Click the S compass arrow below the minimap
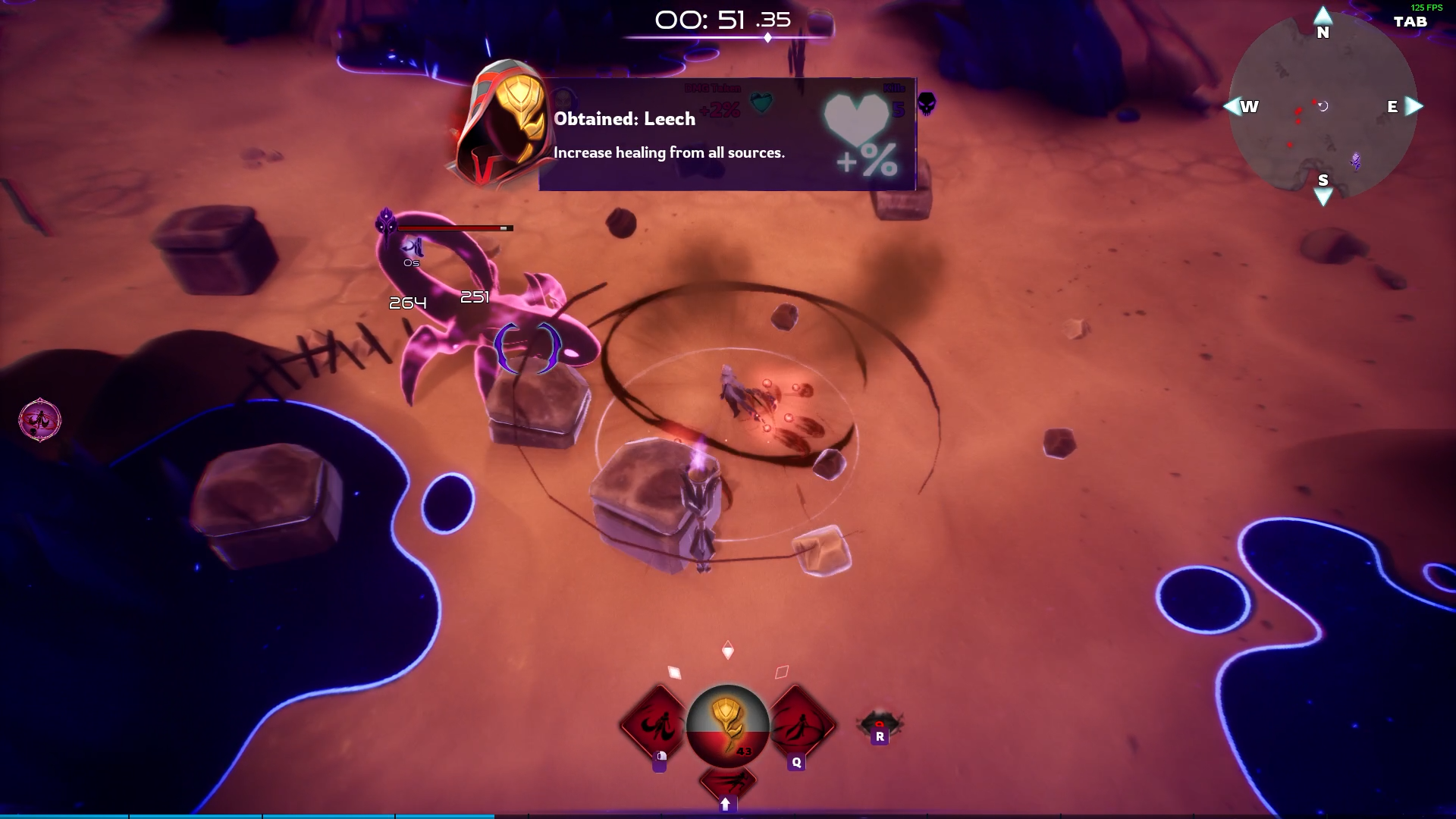1456x819 pixels. (x=1322, y=196)
